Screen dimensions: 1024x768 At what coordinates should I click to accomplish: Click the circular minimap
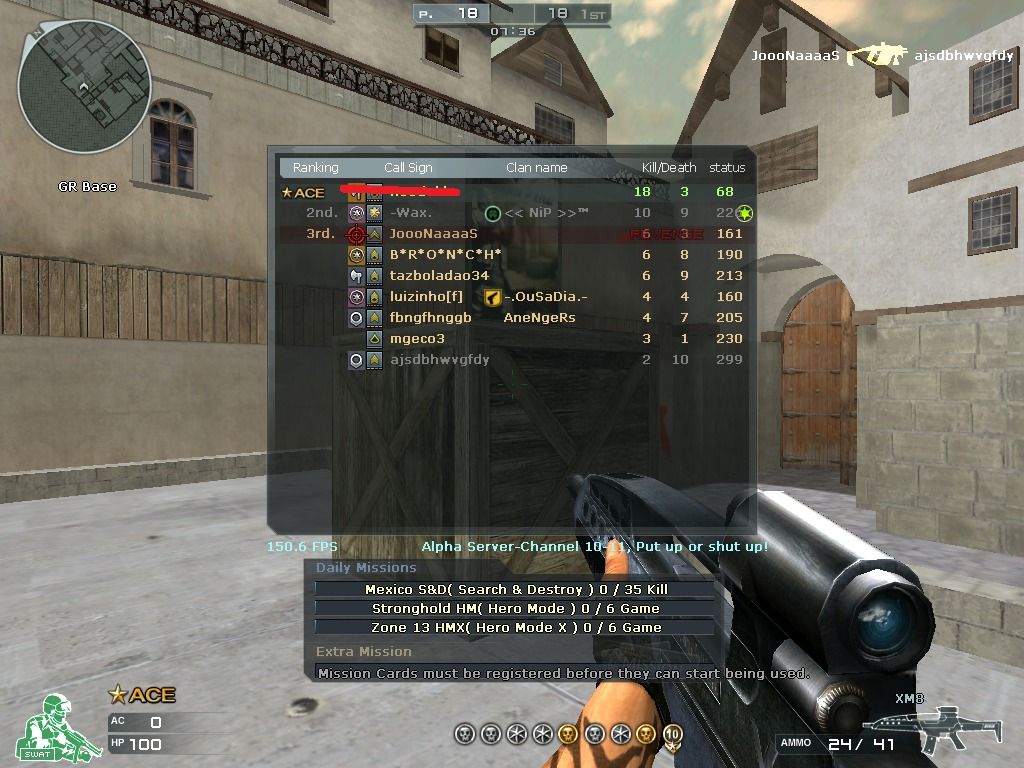pyautogui.click(x=84, y=86)
